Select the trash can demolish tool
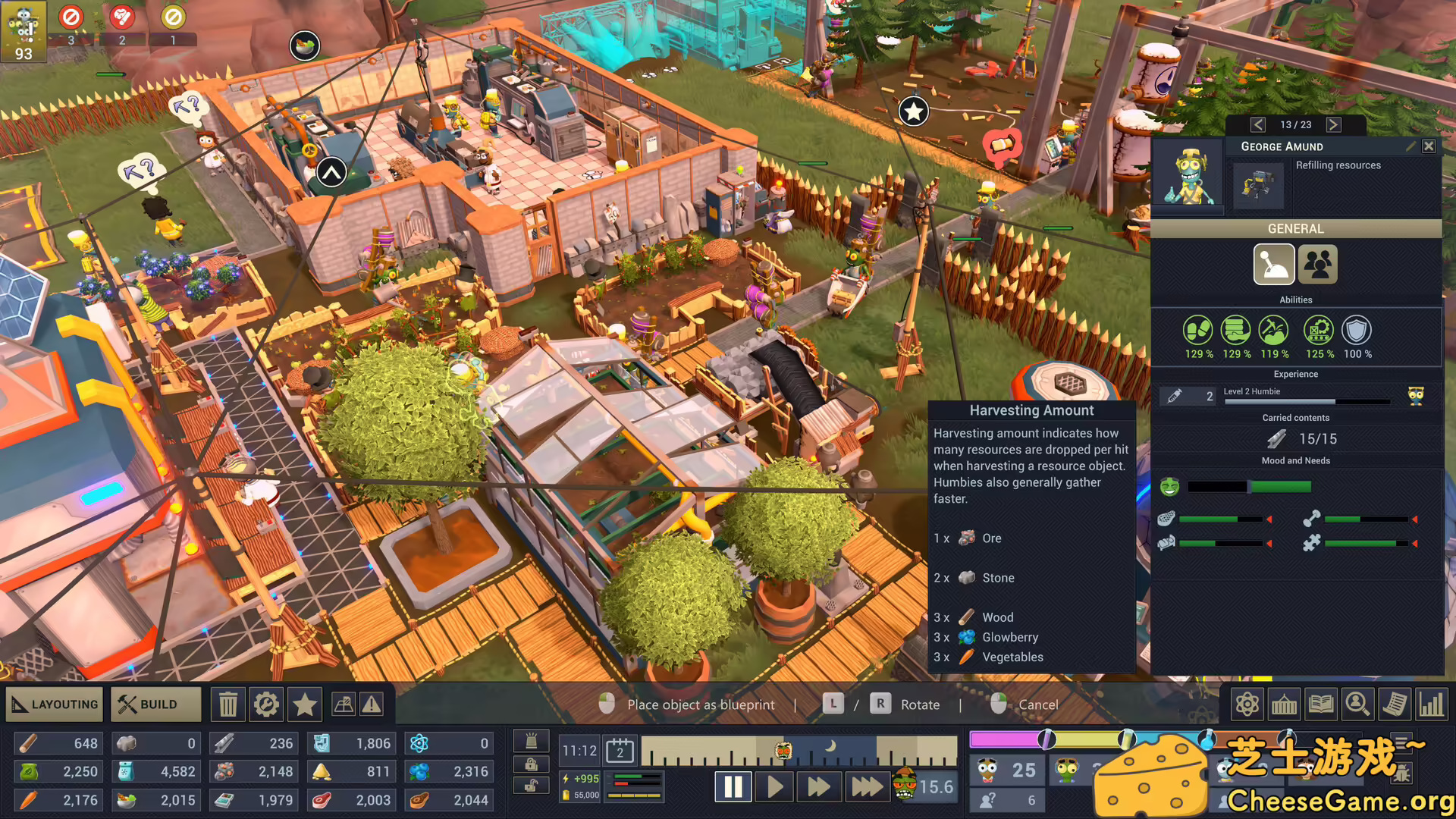Image resolution: width=1456 pixels, height=819 pixels. click(x=227, y=704)
